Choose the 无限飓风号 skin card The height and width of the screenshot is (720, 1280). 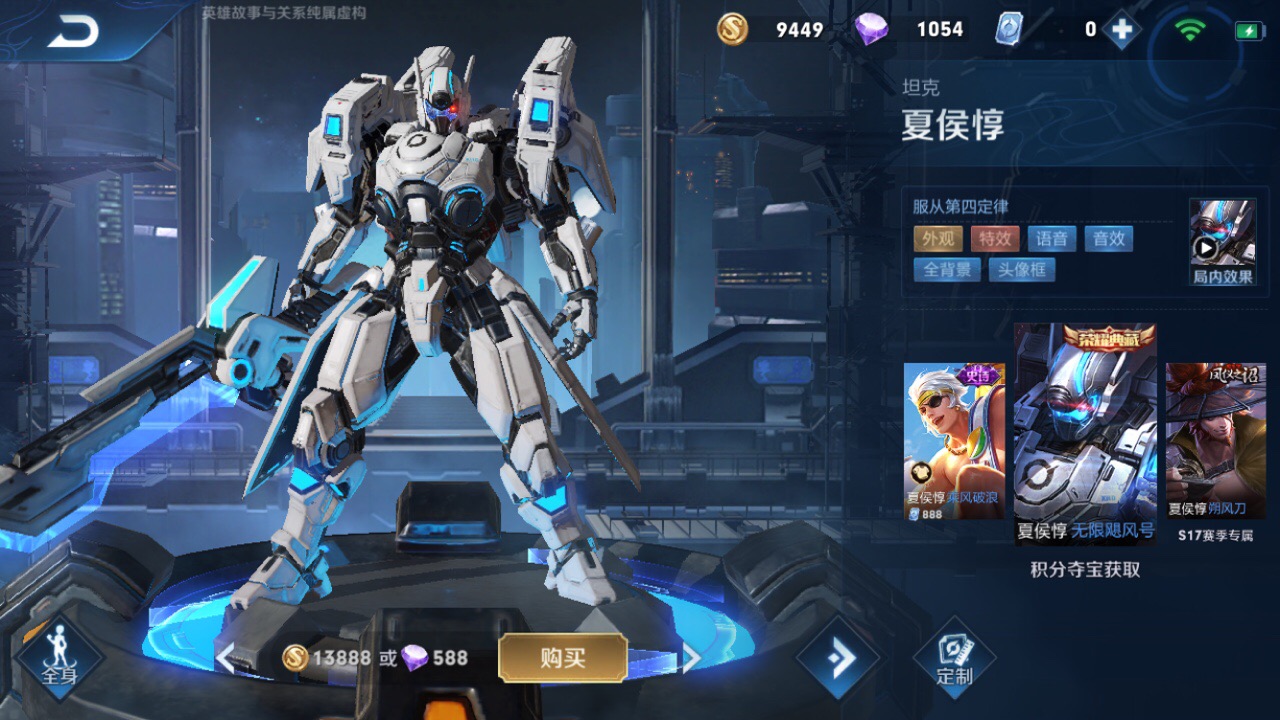click(1085, 433)
